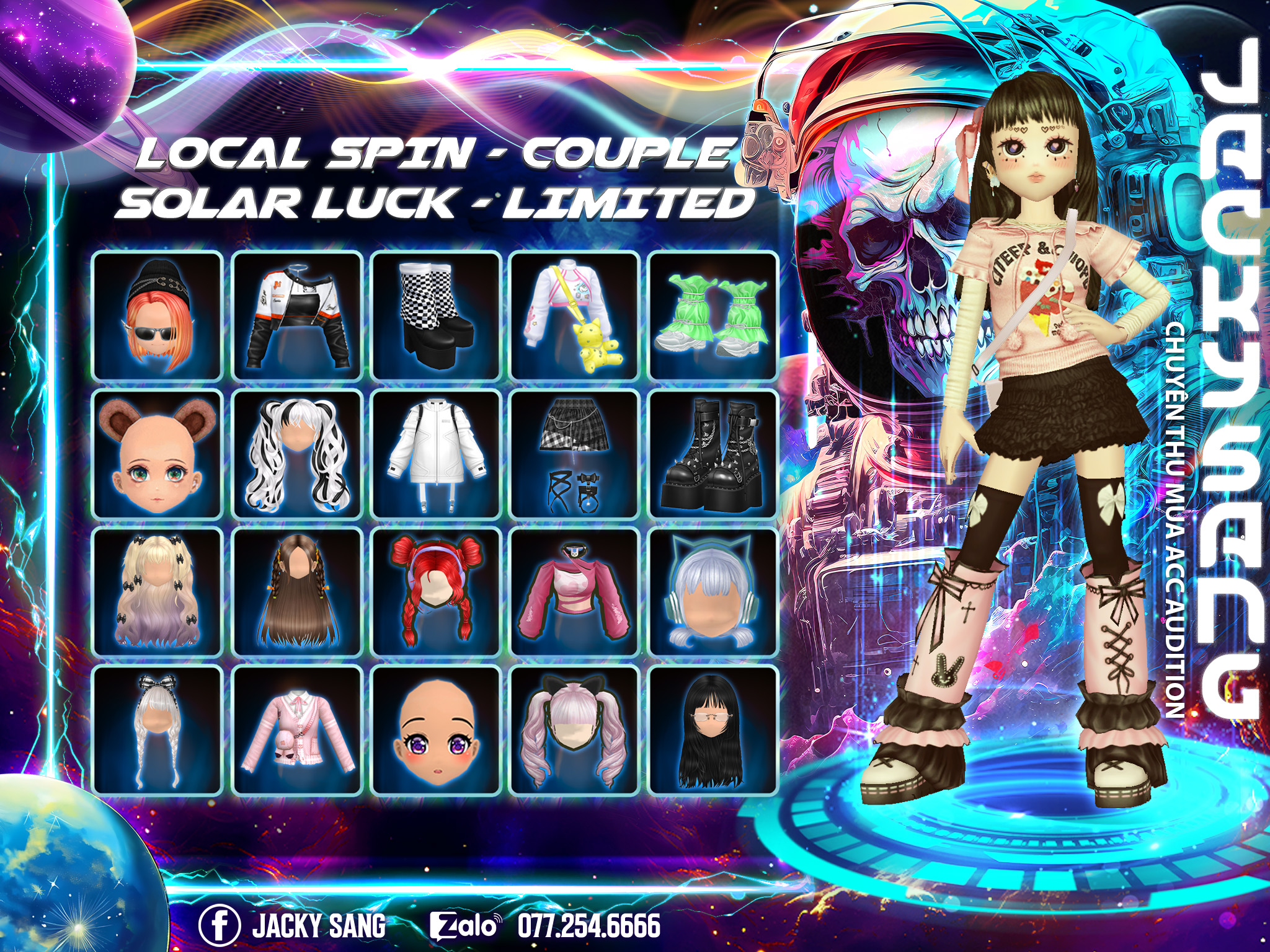Pick the pink twin-tails with black cat ears
This screenshot has height=952, width=1270.
pos(575,731)
